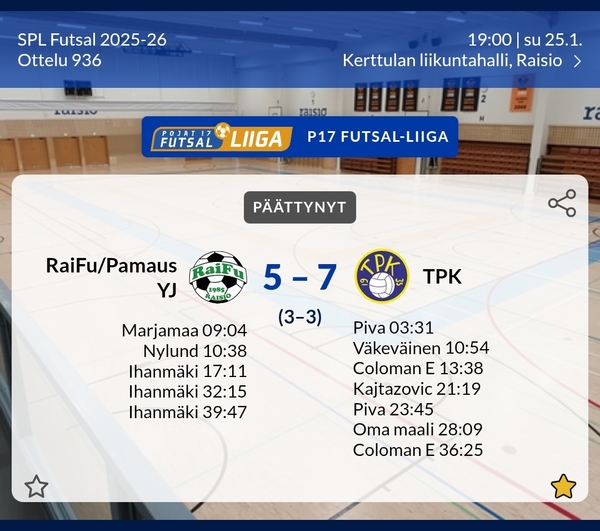This screenshot has width=600, height=531.
Task: Open the RaiFu/Pamaus YJ team logo
Action: pyautogui.click(x=217, y=276)
